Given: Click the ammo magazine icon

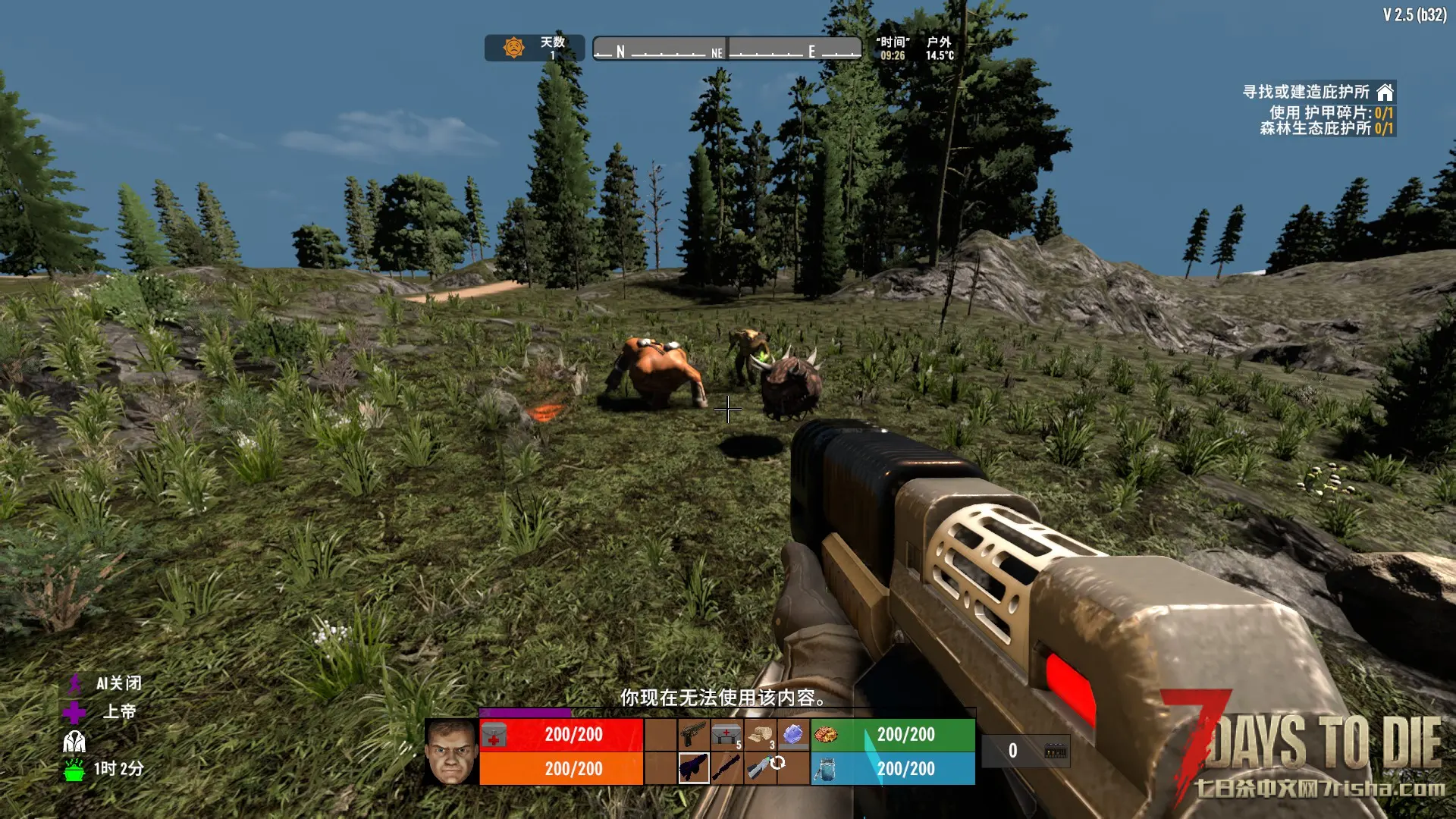Looking at the screenshot, I should point(1055,751).
